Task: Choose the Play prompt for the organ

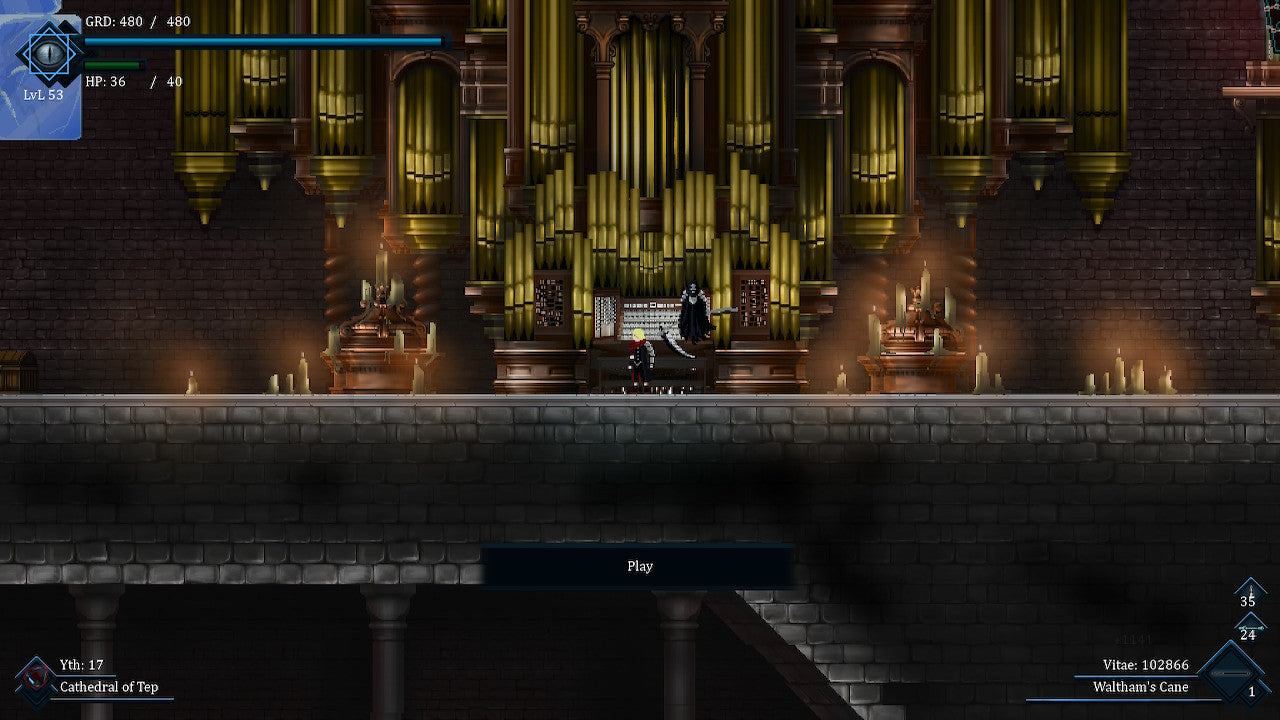Action: (x=639, y=566)
